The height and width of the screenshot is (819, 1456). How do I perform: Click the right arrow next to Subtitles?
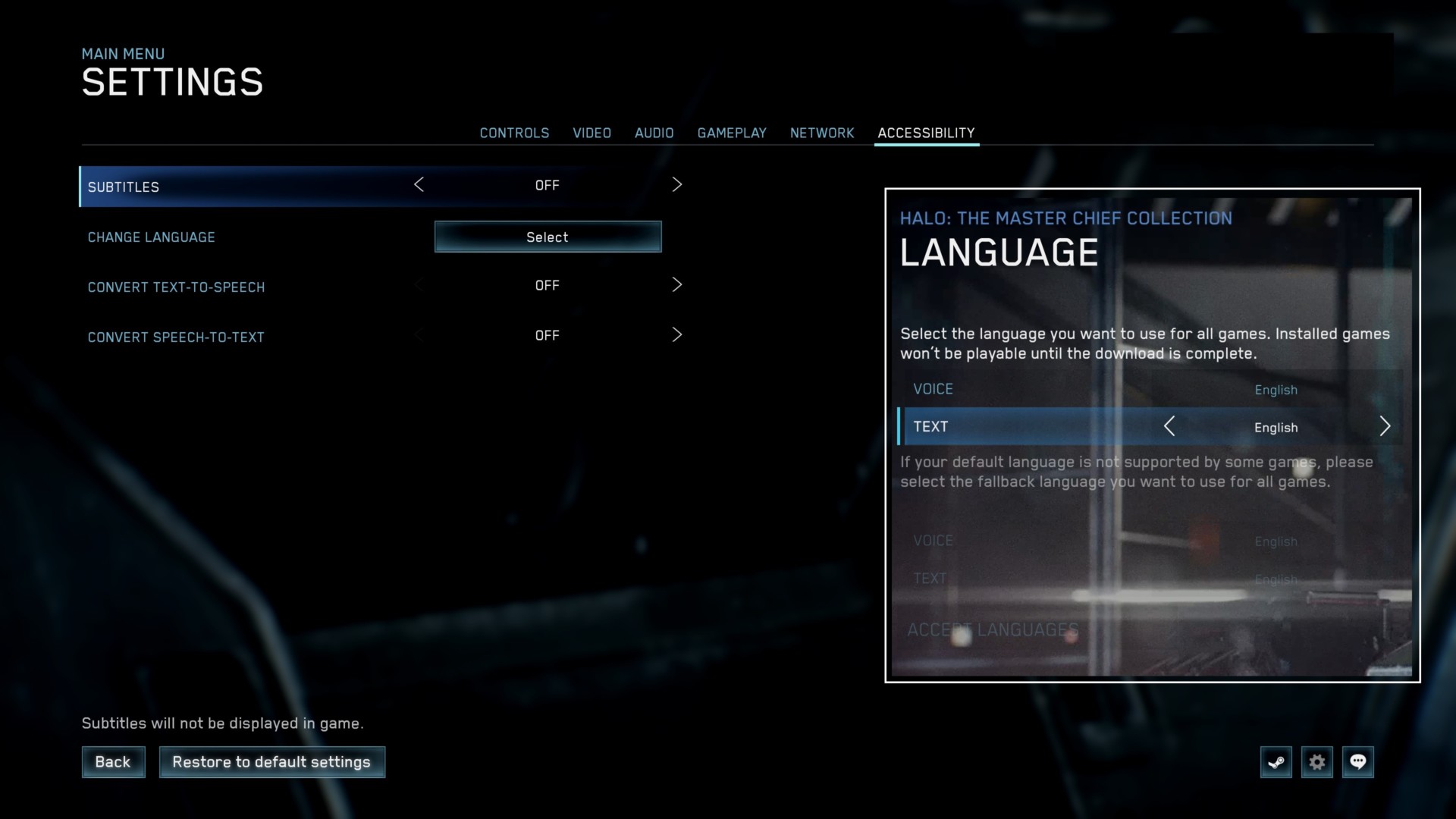click(x=677, y=184)
